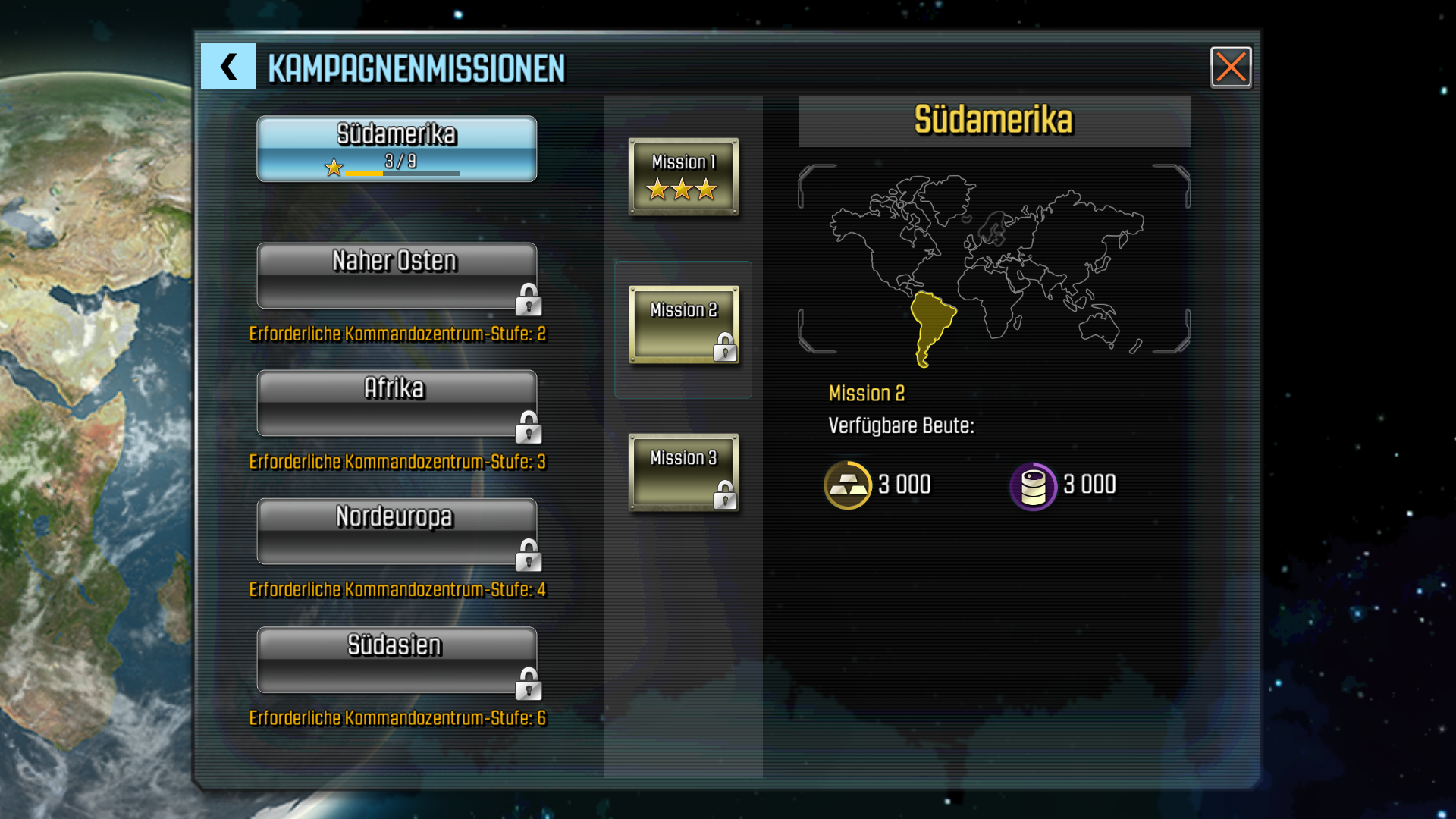
Task: Pick the locked Nordeuropa region
Action: [x=397, y=532]
